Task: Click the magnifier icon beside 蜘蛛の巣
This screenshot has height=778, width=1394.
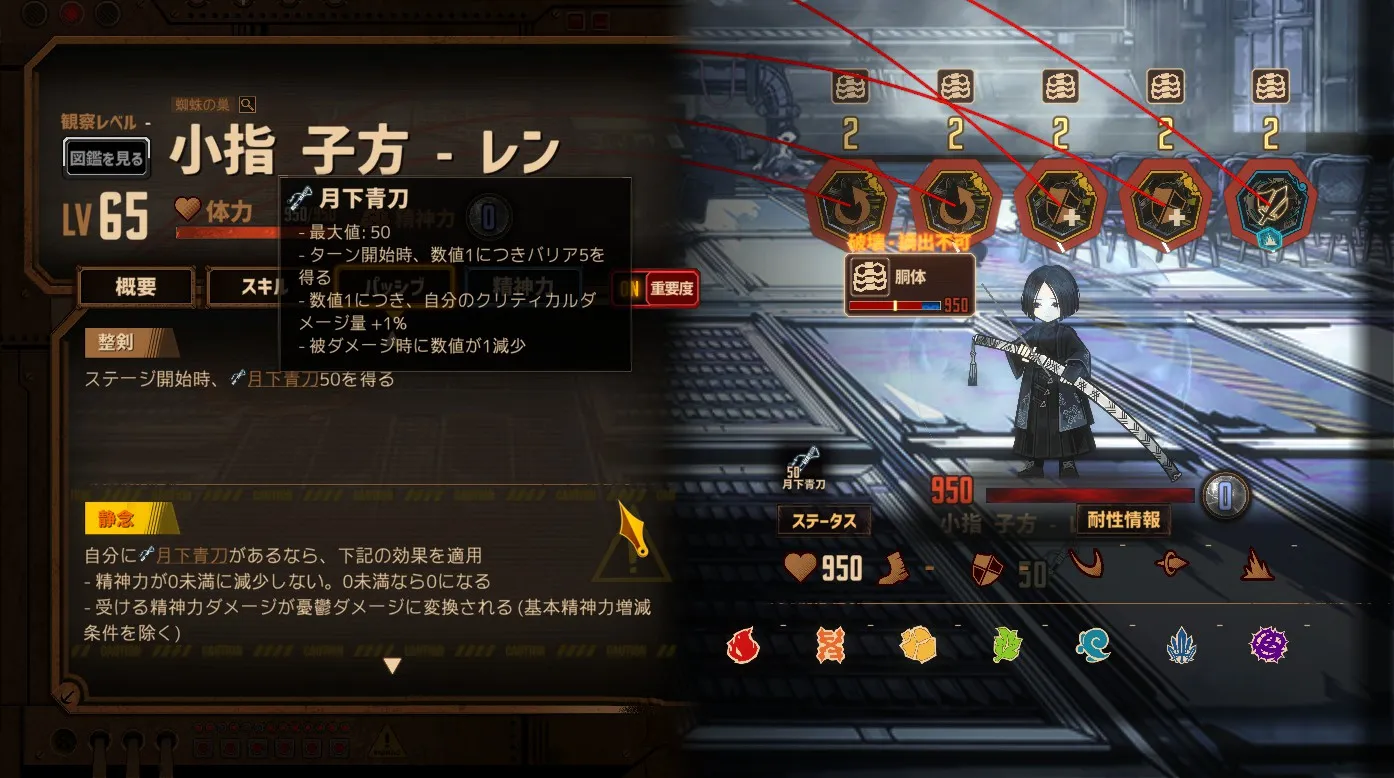Action: tap(247, 105)
